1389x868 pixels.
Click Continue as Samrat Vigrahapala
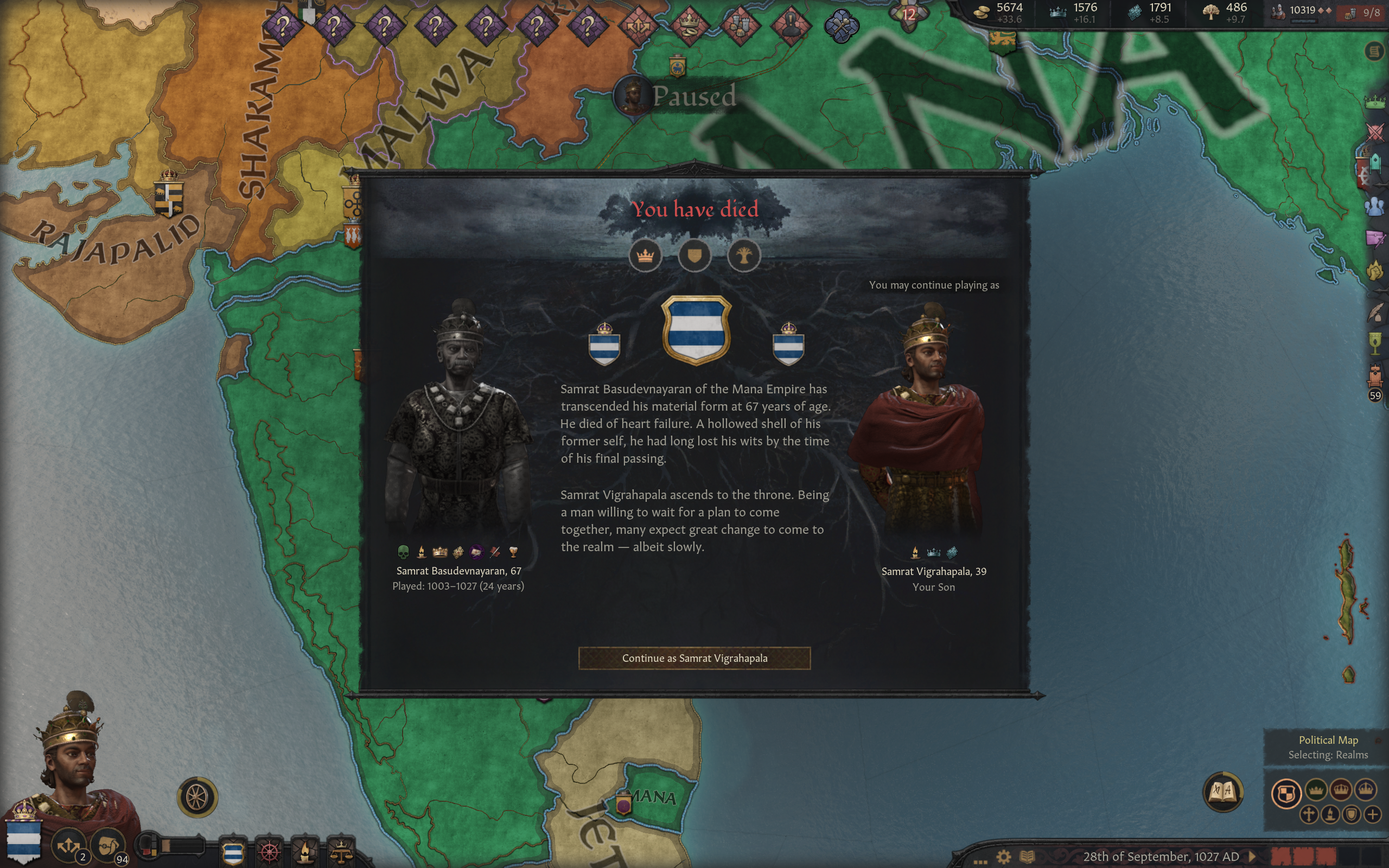pyautogui.click(x=694, y=659)
